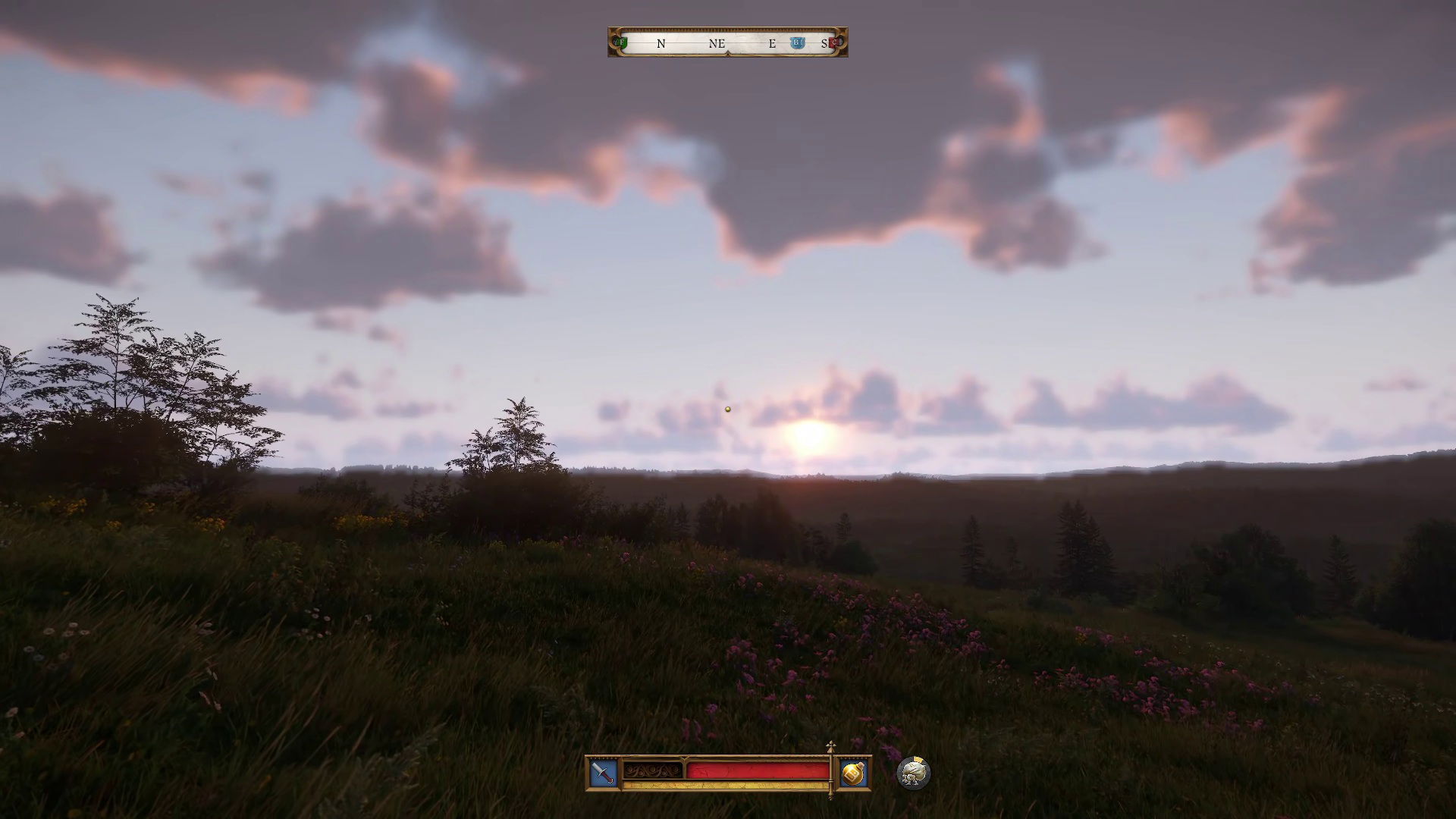
Task: Click the green shield marker on the compass
Action: pos(621,42)
